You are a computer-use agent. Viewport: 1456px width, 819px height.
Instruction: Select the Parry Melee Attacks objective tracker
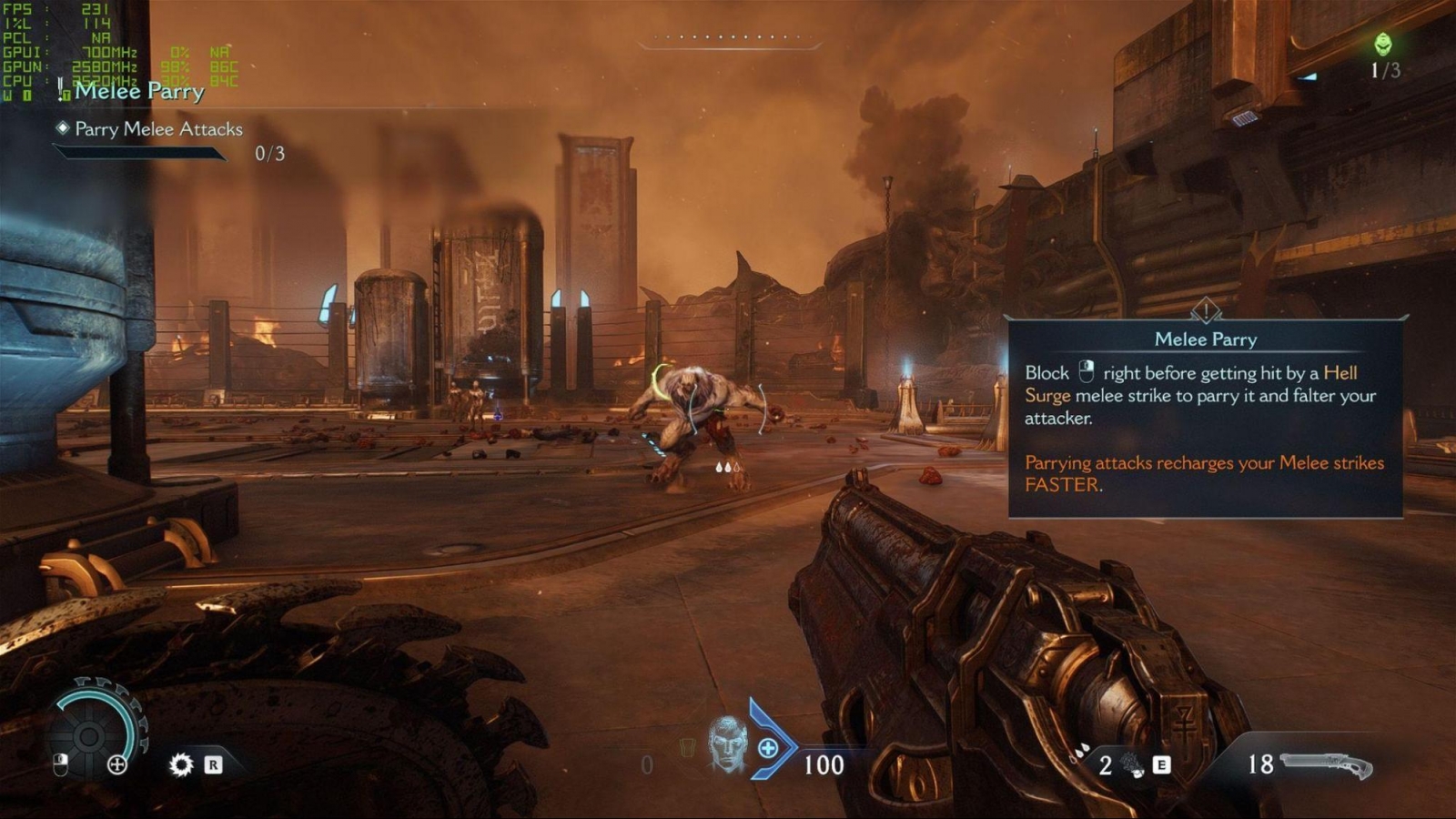158,129
